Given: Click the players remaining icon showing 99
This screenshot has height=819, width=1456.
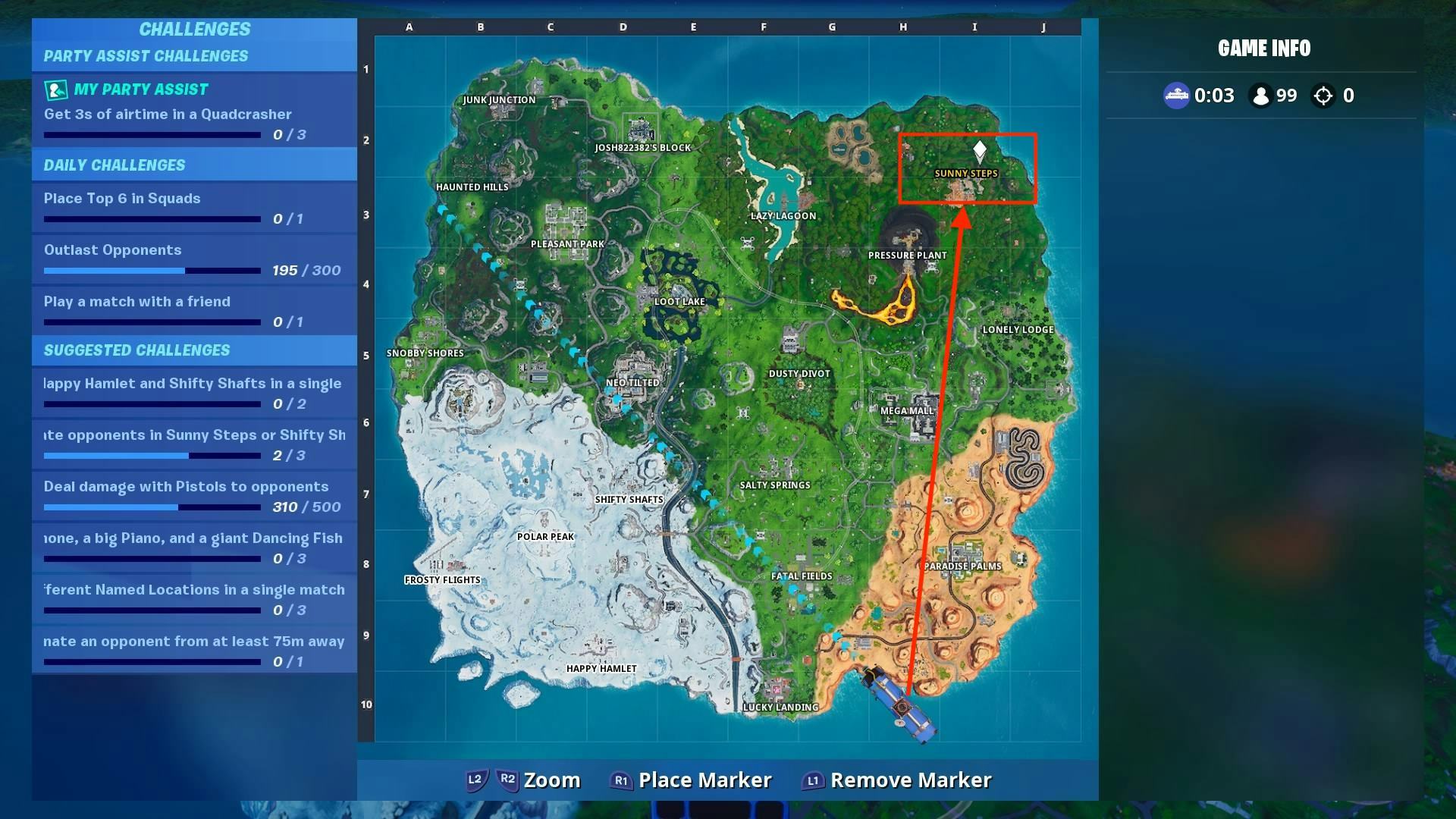Looking at the screenshot, I should 1261,96.
